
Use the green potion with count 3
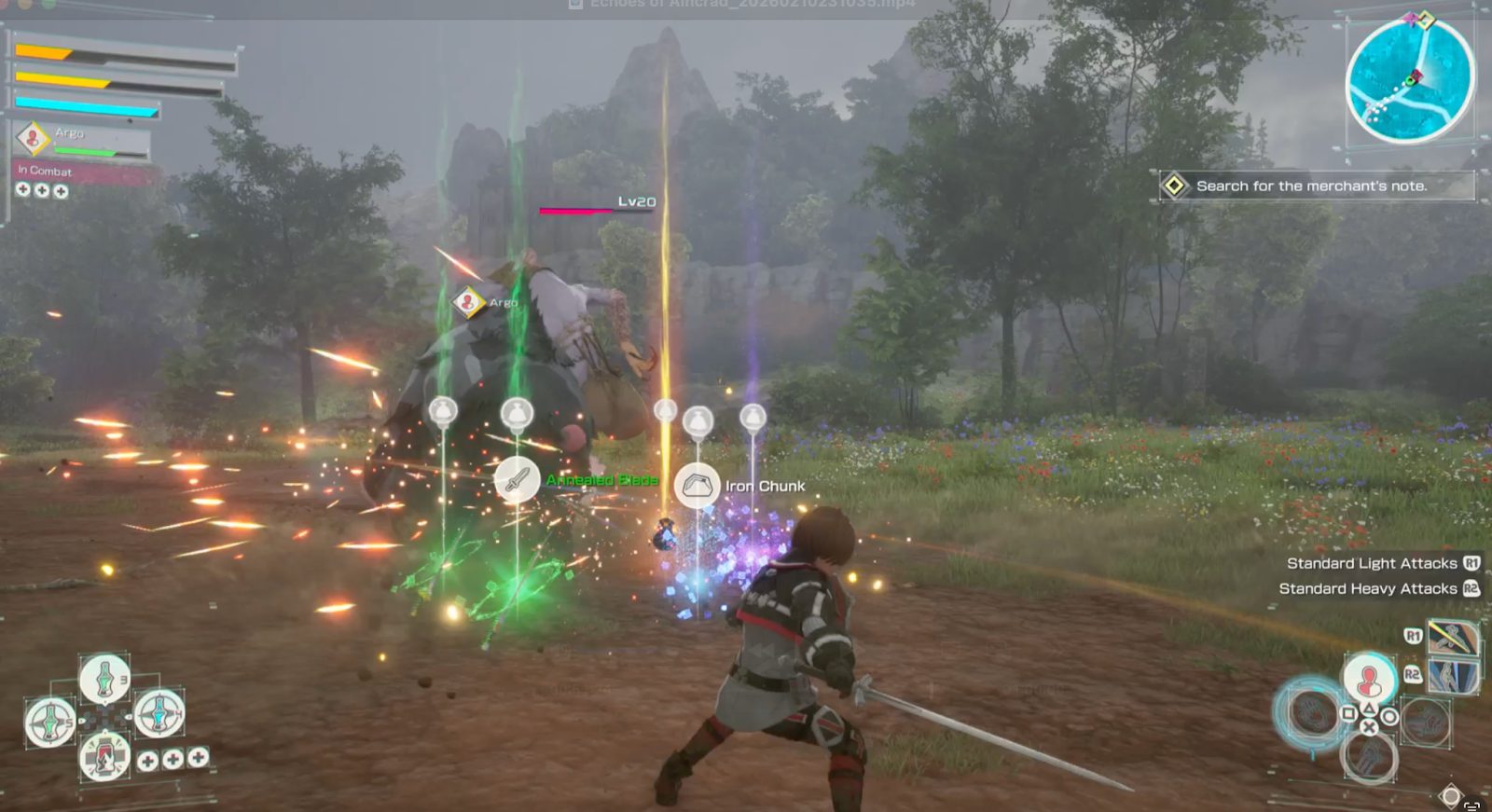[x=104, y=677]
